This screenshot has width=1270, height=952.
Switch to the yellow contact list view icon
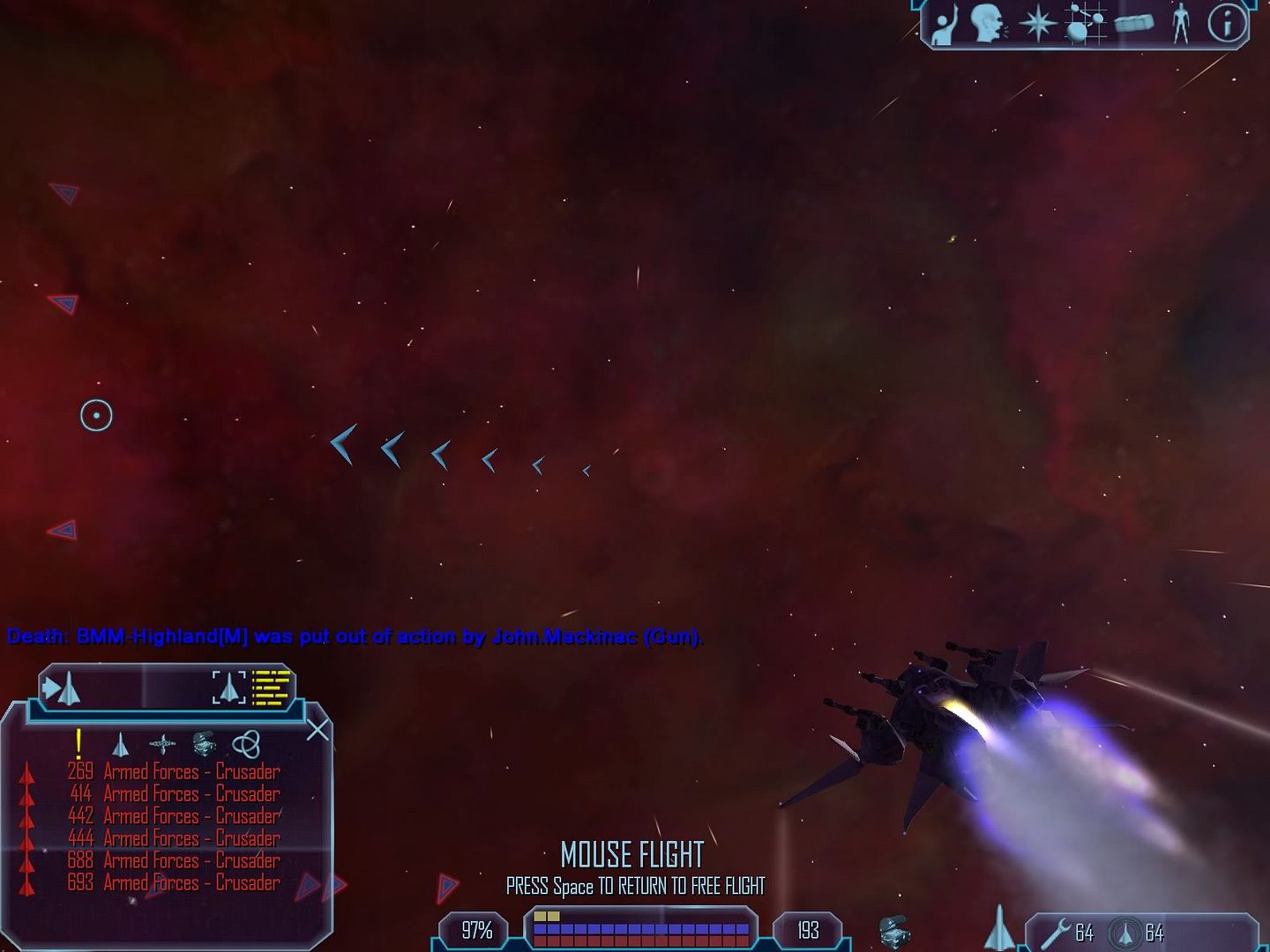271,688
